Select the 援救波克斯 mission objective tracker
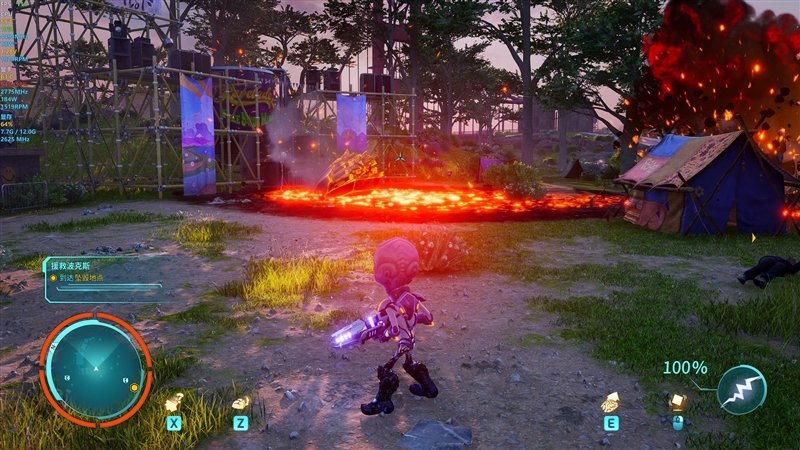 pos(102,278)
